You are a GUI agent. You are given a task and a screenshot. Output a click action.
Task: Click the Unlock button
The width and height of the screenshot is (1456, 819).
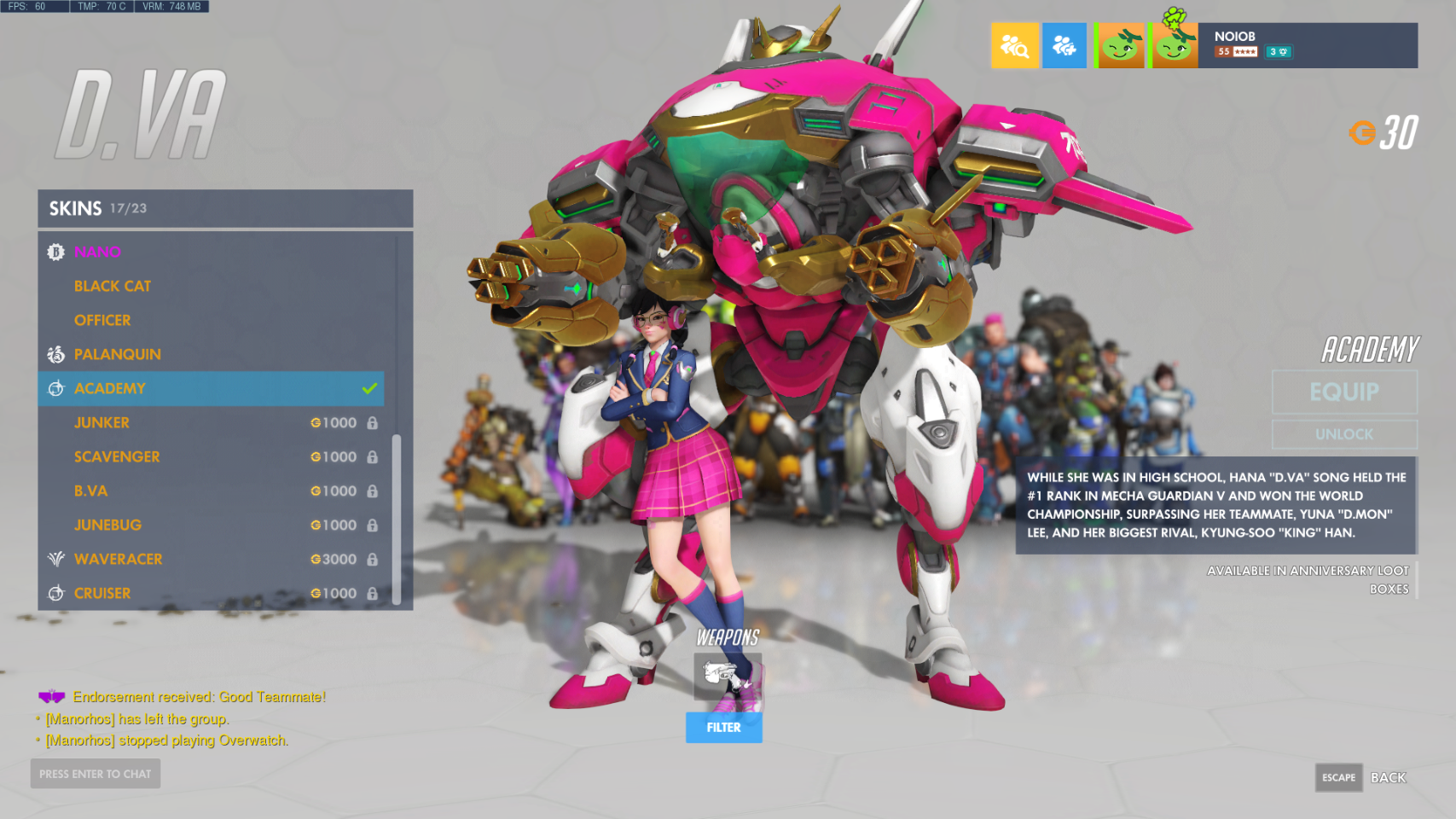1344,434
